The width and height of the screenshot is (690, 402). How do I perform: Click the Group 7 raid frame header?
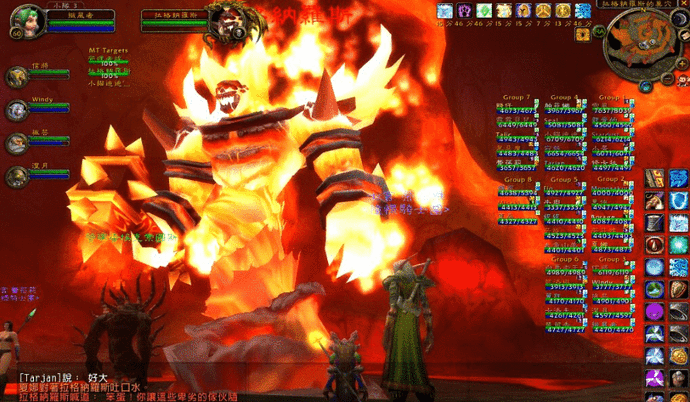click(517, 97)
